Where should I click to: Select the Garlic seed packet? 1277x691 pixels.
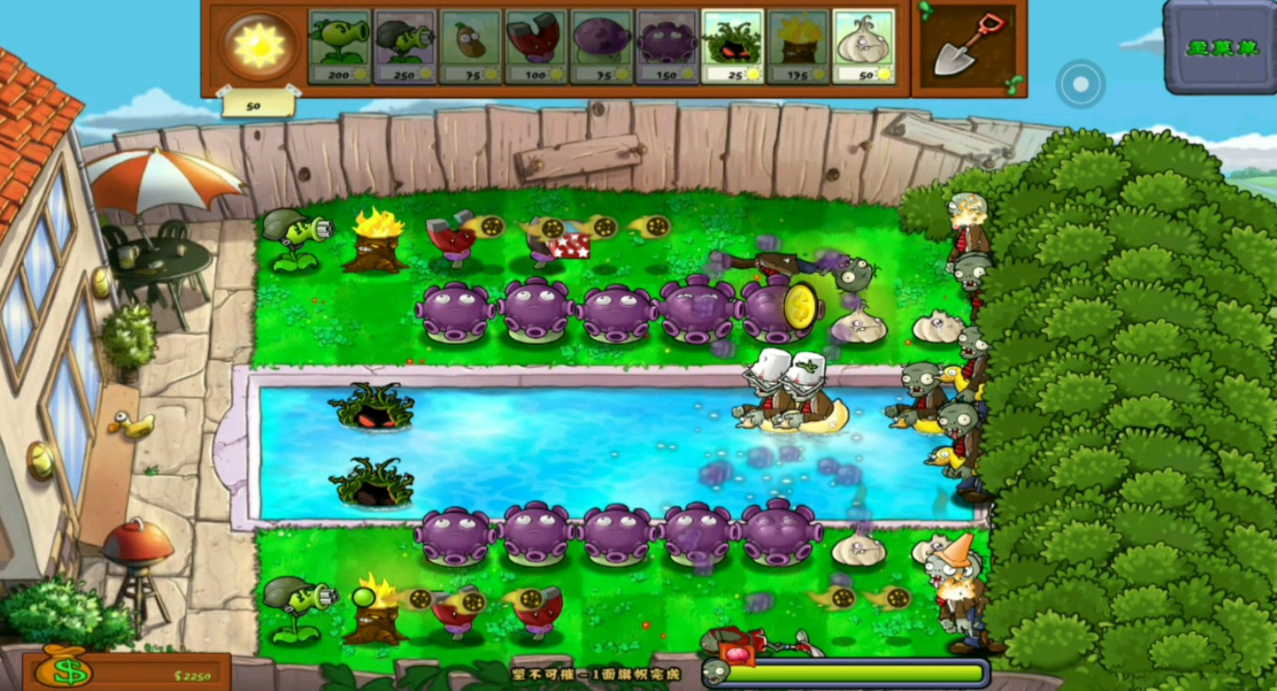[x=863, y=46]
